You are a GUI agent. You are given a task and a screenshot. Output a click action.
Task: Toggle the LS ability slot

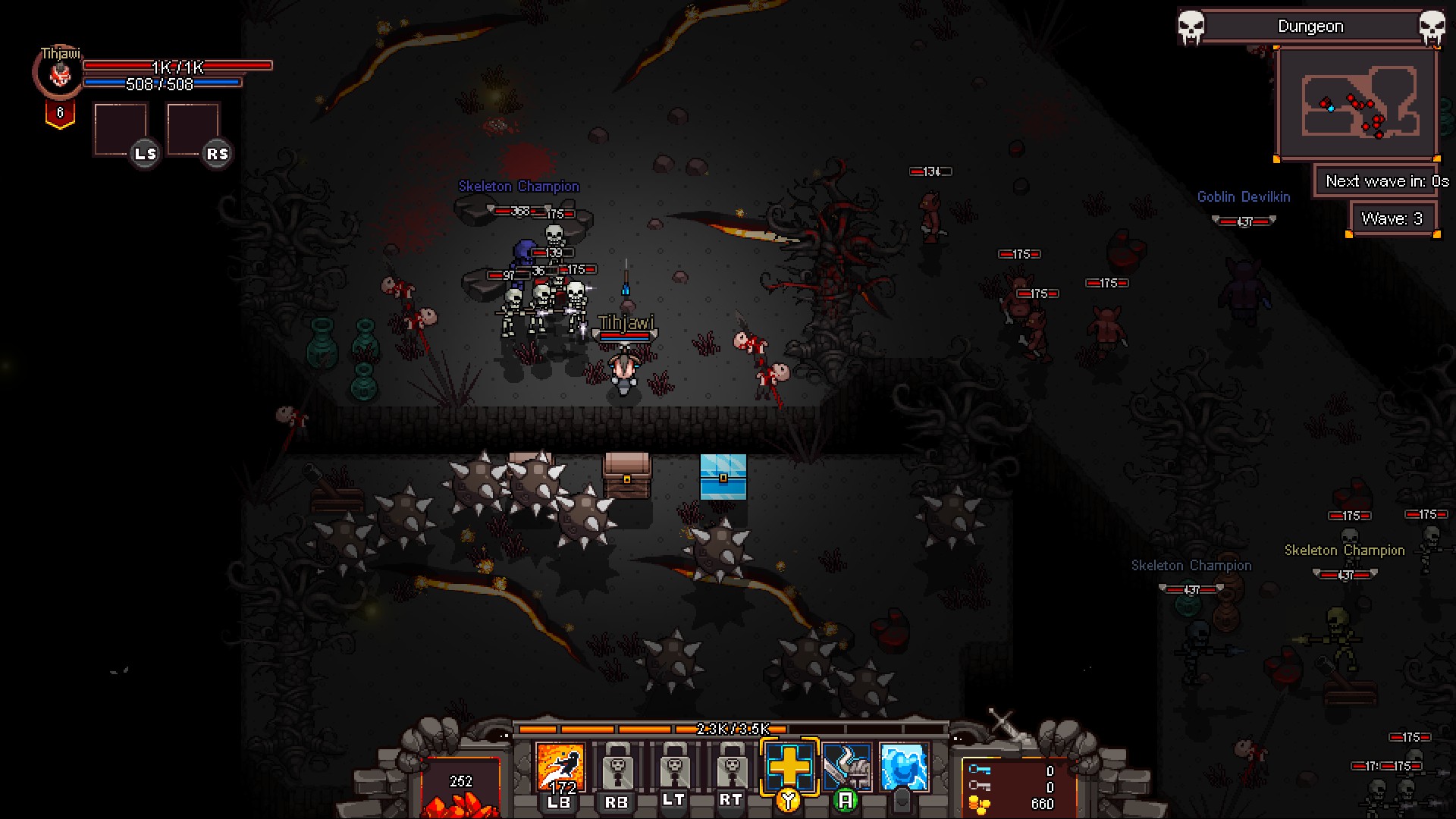click(121, 129)
